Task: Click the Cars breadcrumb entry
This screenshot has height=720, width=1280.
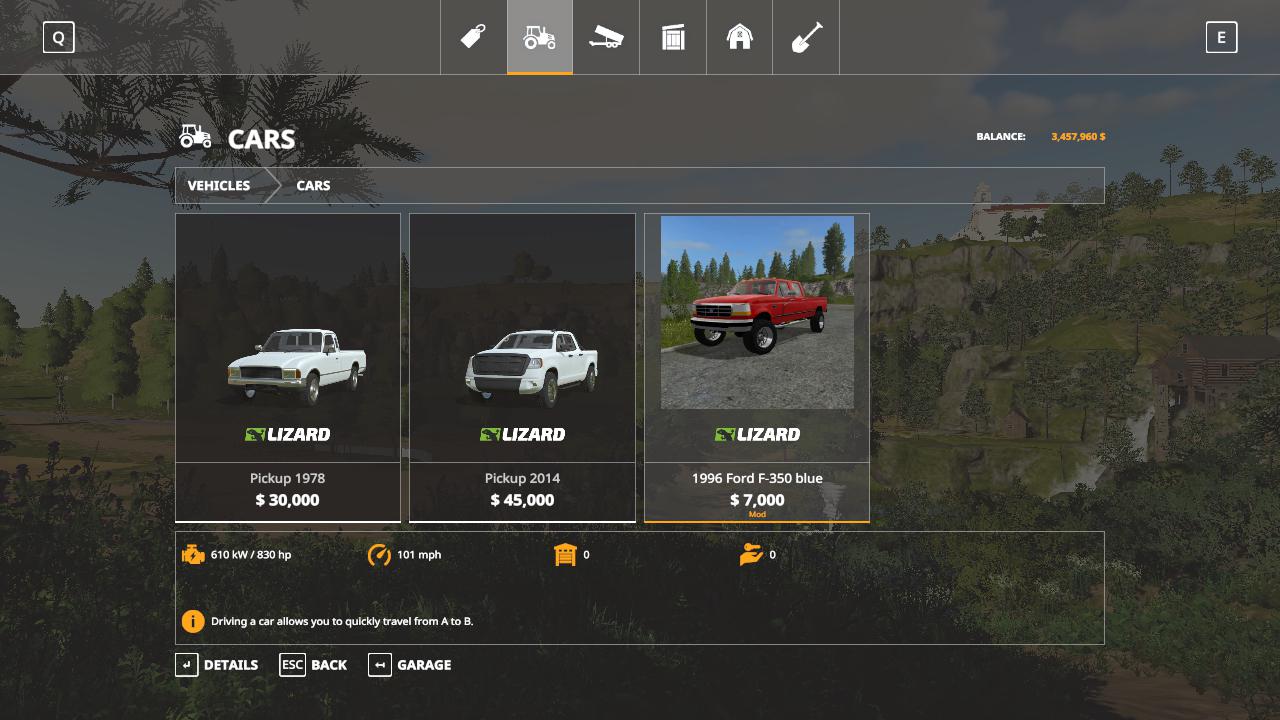Action: click(313, 186)
